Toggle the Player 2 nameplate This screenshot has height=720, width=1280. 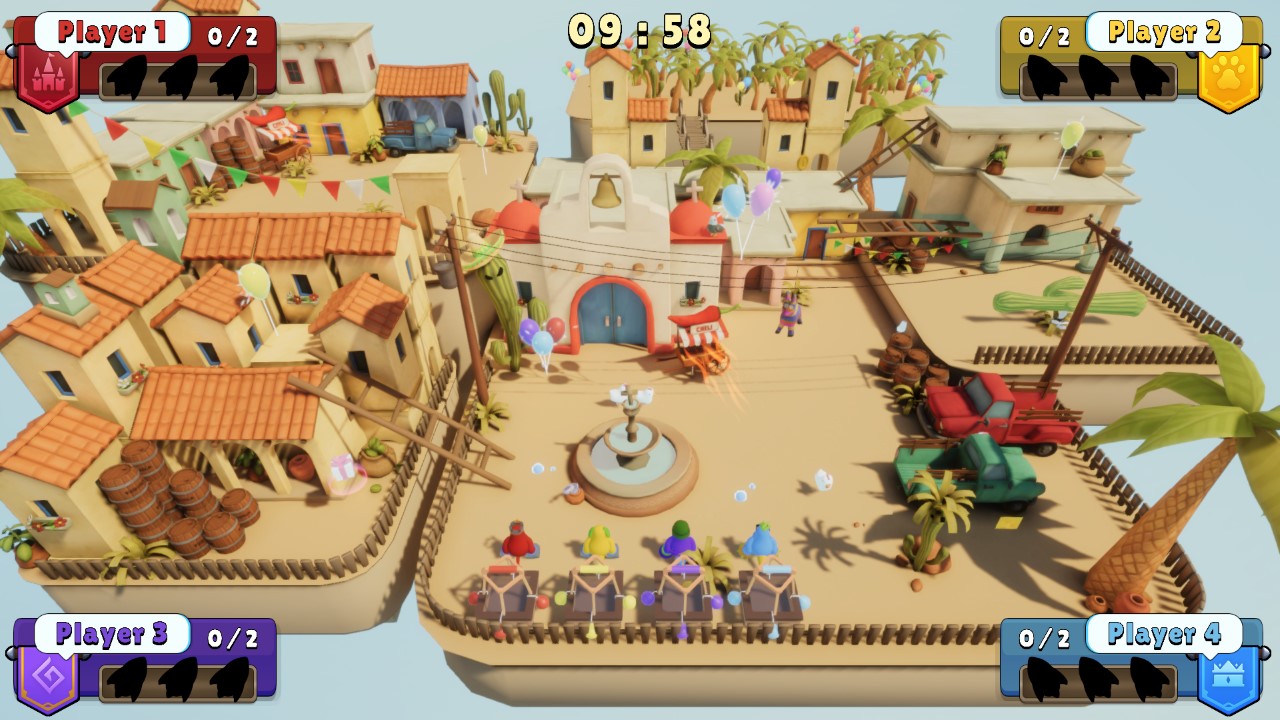click(x=1164, y=33)
